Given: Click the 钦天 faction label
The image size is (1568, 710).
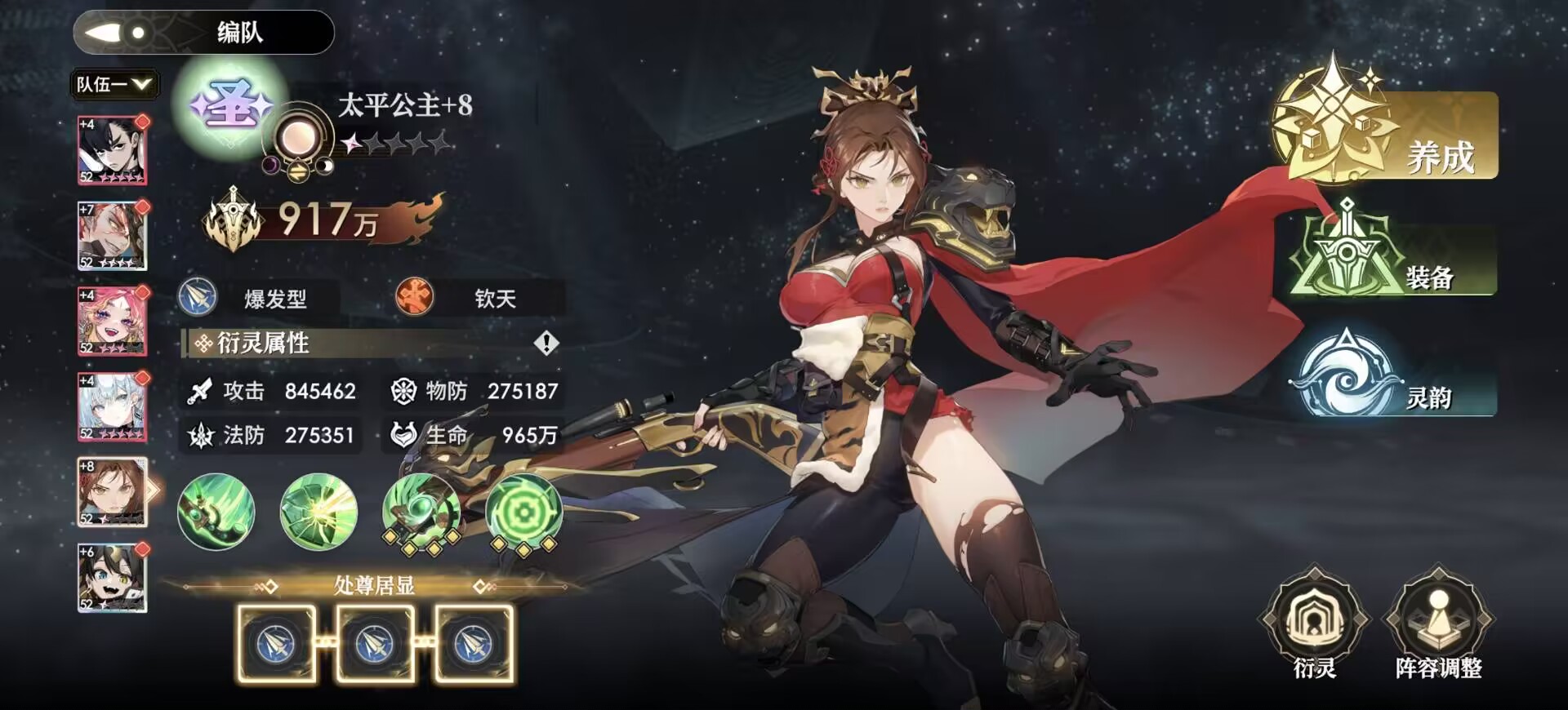Looking at the screenshot, I should (x=494, y=299).
